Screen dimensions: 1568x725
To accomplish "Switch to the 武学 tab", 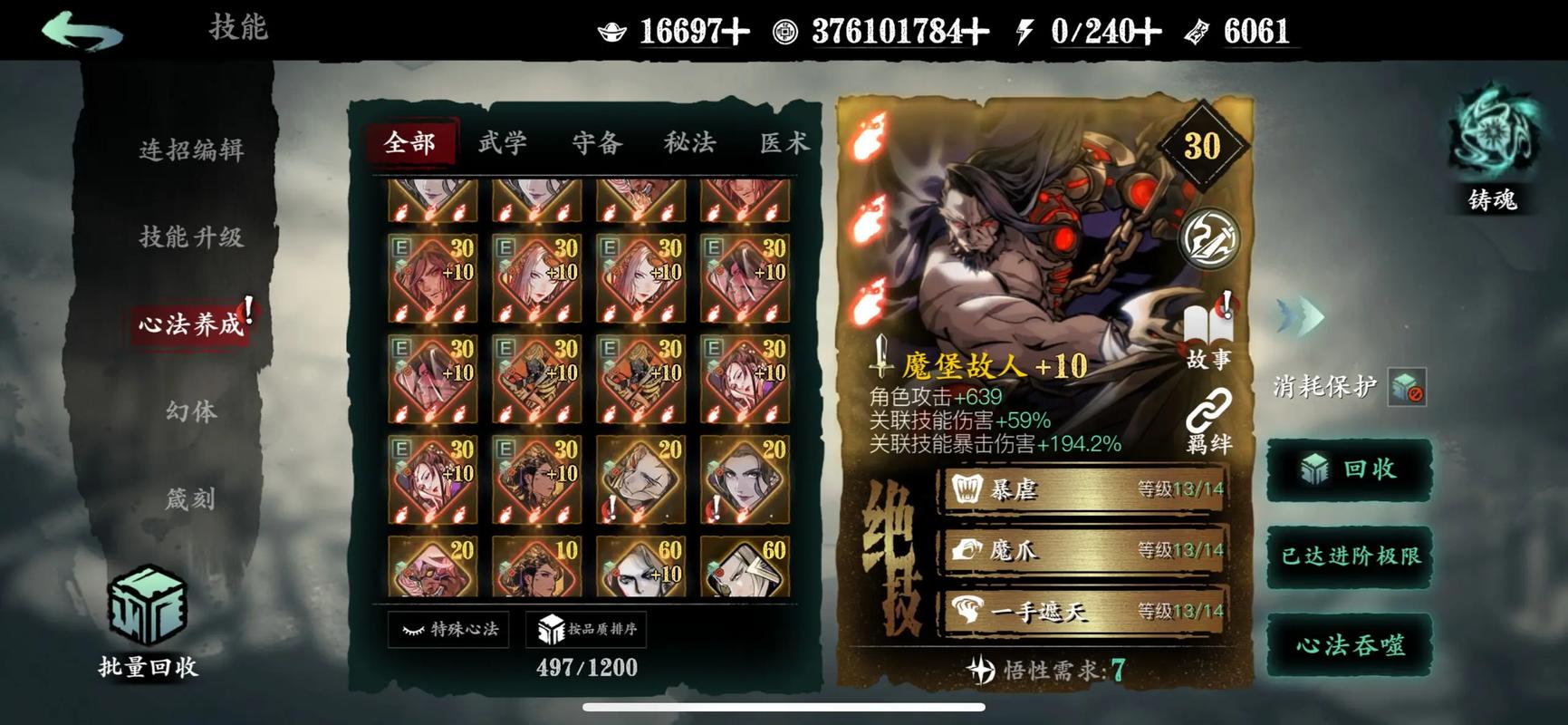I will click(x=502, y=141).
